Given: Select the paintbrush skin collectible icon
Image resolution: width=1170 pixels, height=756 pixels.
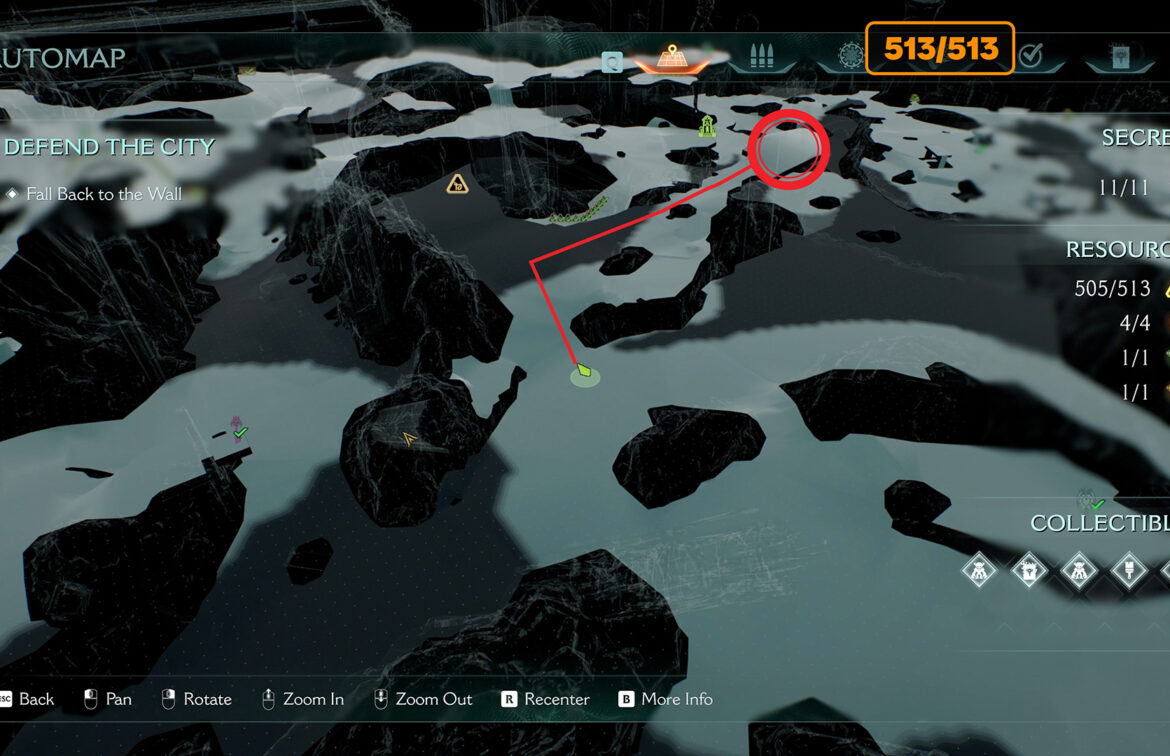Looking at the screenshot, I should [1129, 572].
